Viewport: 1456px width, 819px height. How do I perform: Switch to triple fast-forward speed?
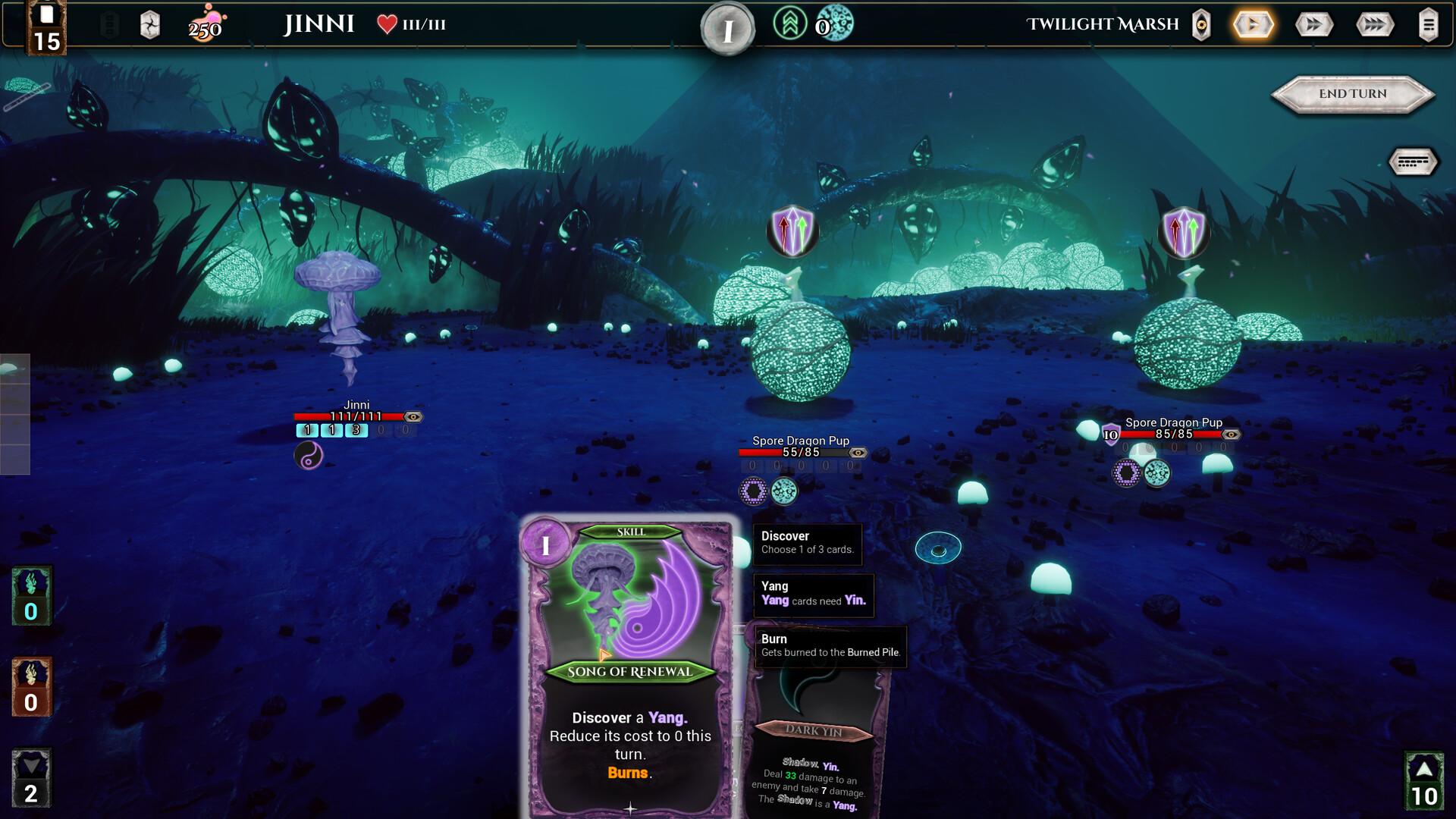pos(1374,25)
